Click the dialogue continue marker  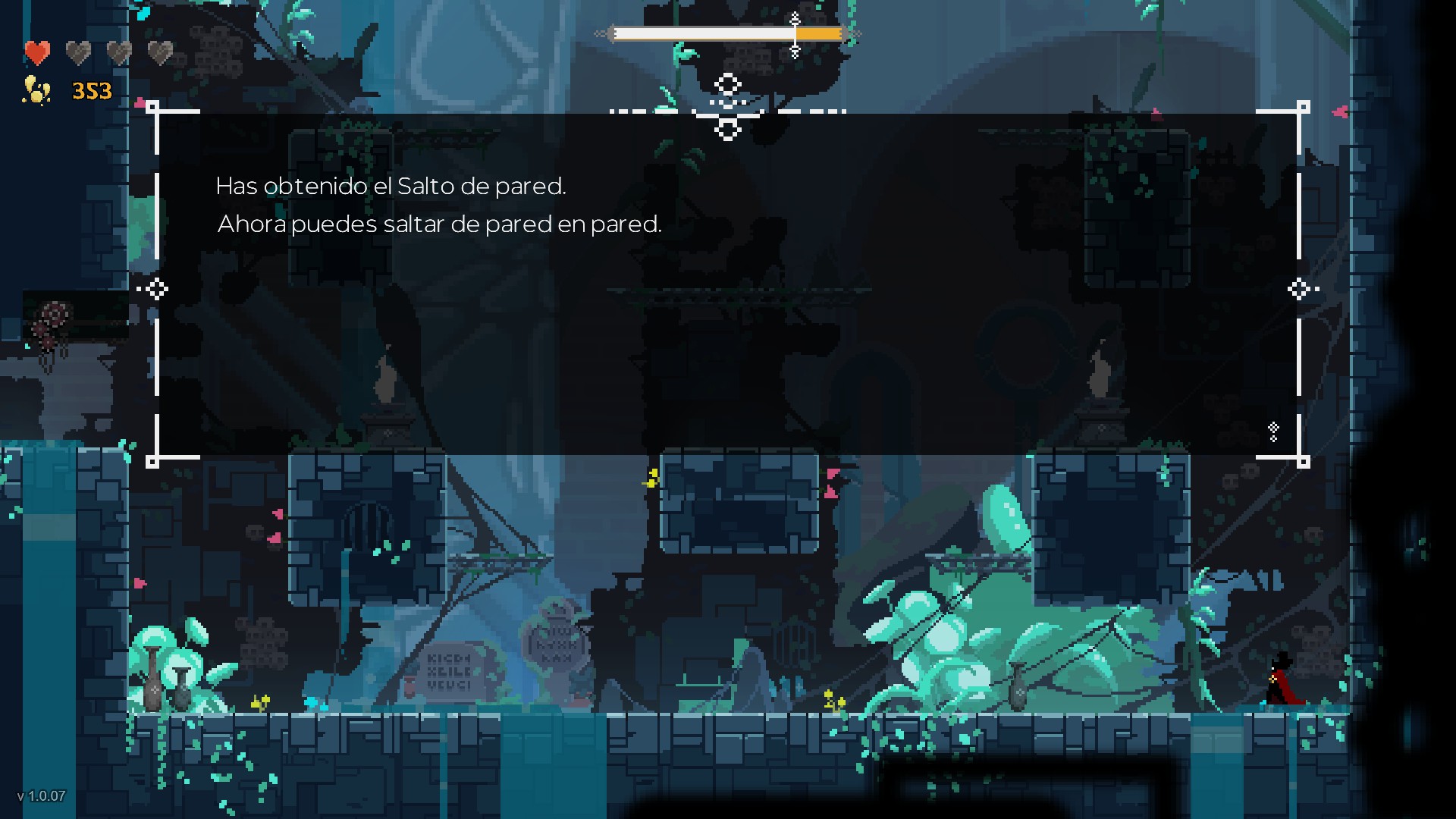1273,431
